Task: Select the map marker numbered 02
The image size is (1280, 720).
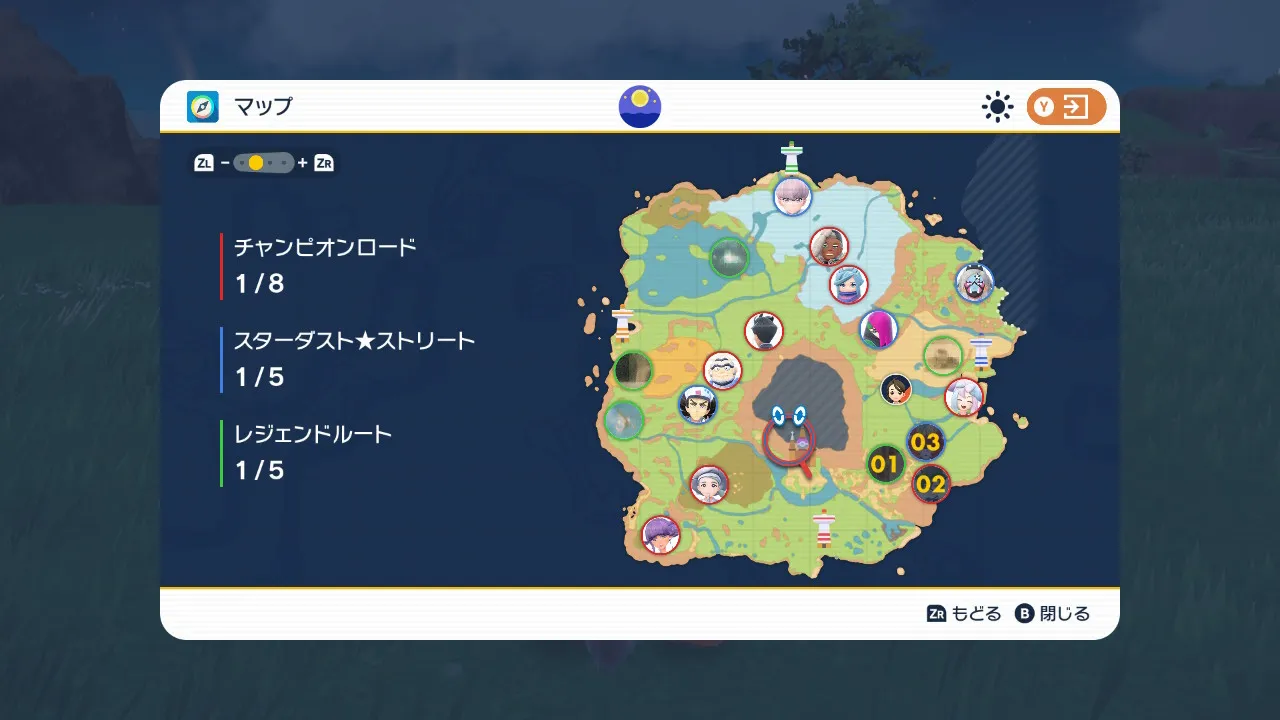Action: click(931, 484)
